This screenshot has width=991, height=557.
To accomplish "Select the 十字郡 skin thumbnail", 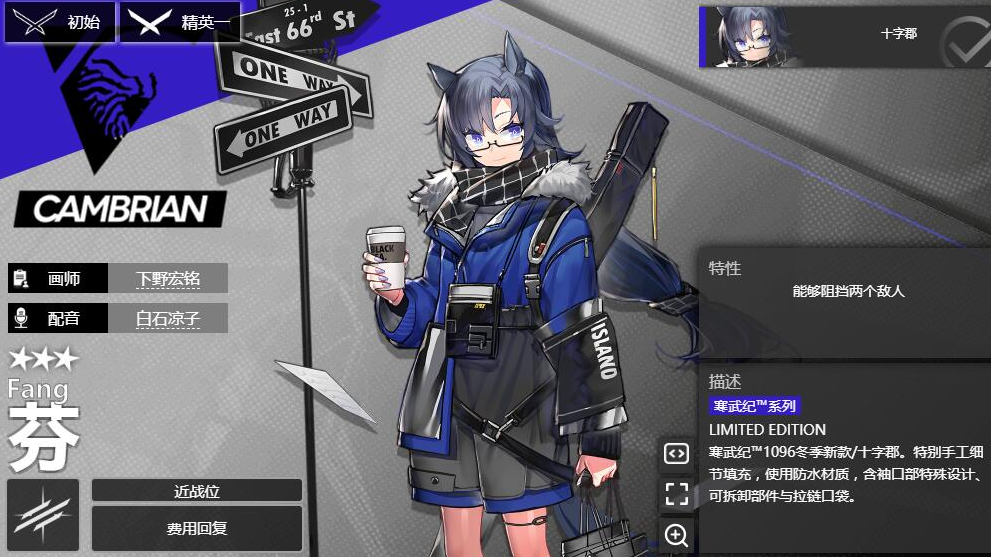I will point(844,36).
